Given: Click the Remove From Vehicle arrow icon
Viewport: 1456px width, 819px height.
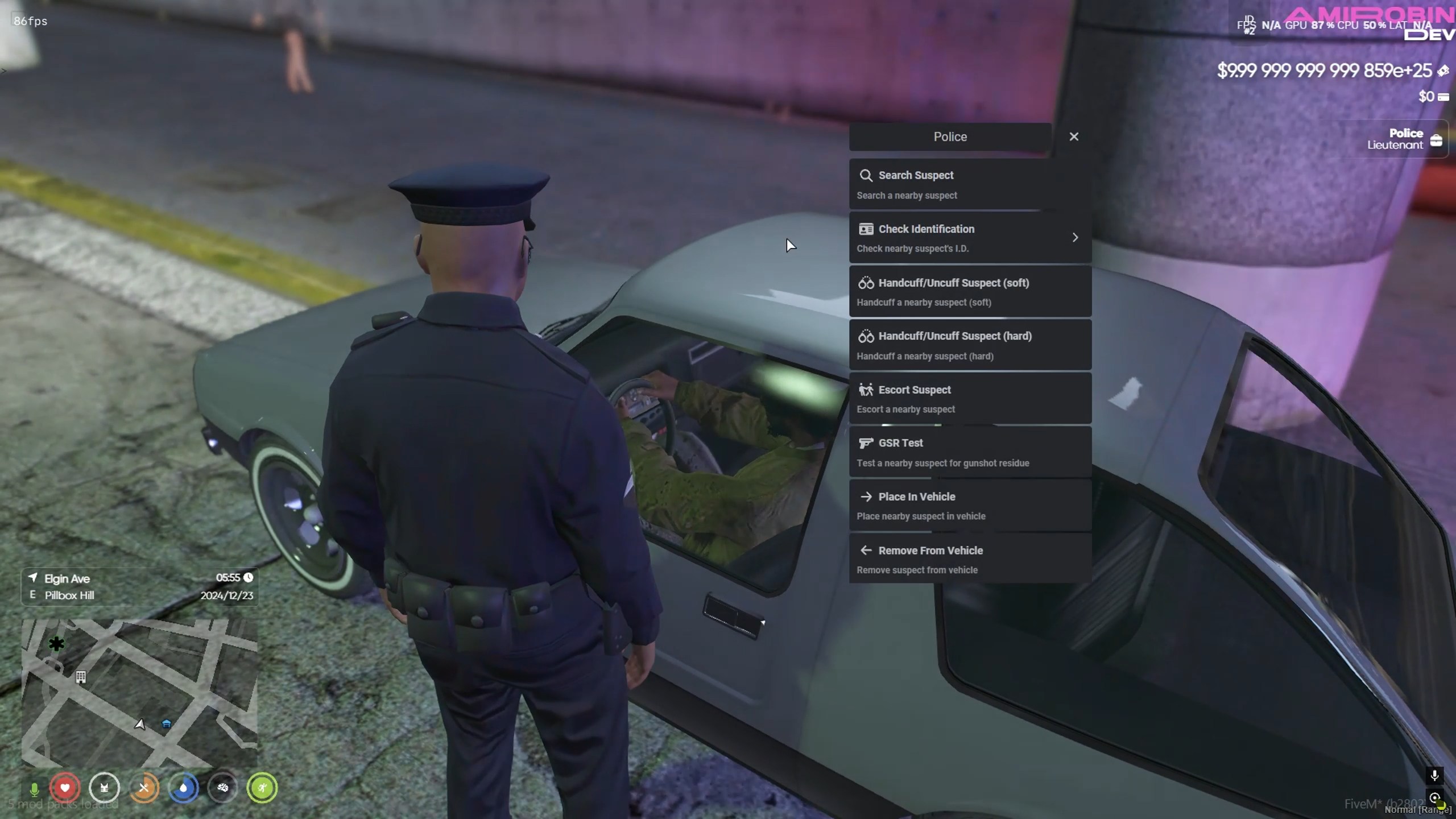Looking at the screenshot, I should tap(866, 550).
